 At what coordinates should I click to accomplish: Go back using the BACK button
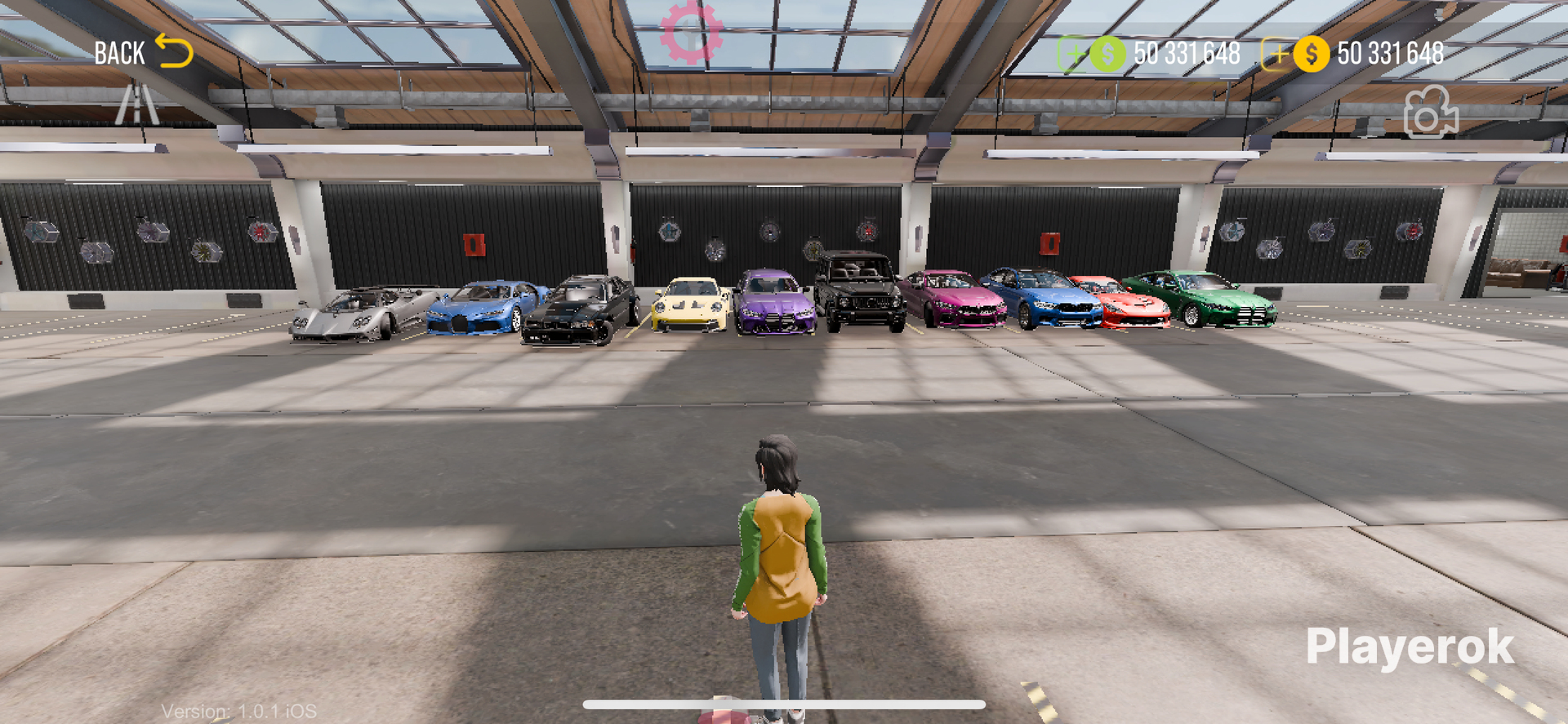(143, 53)
